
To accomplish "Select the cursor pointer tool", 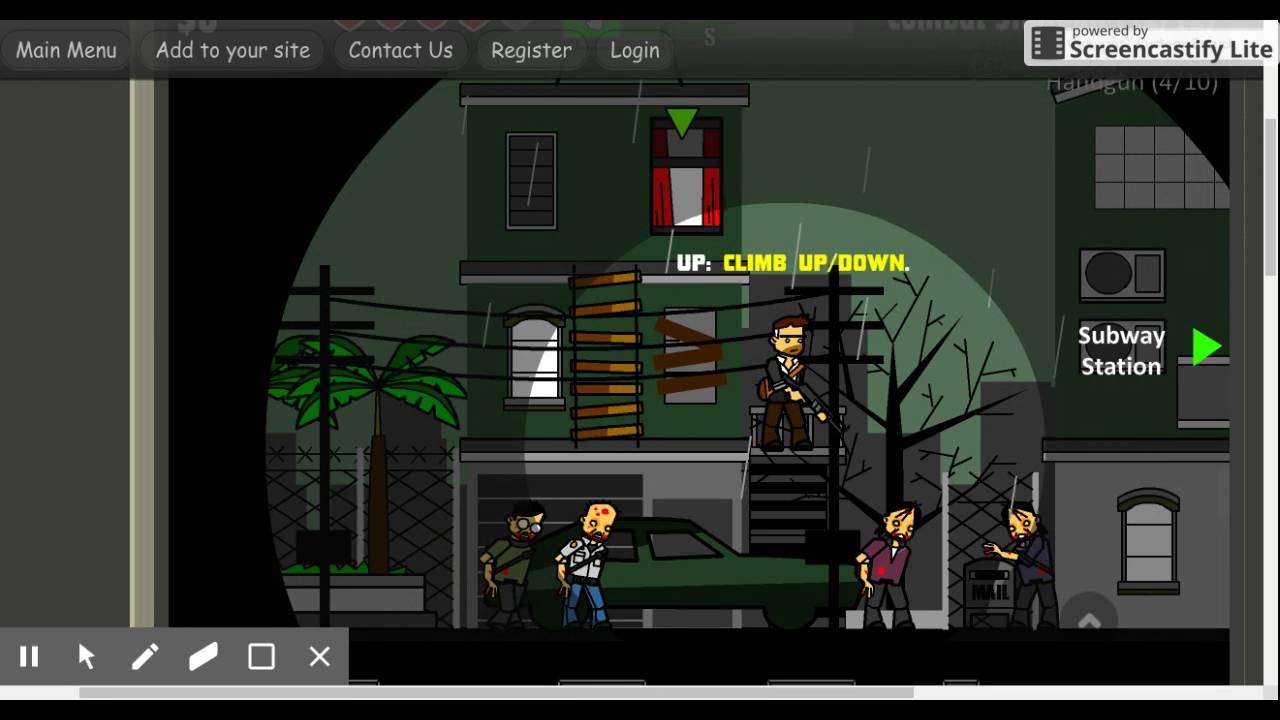I will (87, 656).
